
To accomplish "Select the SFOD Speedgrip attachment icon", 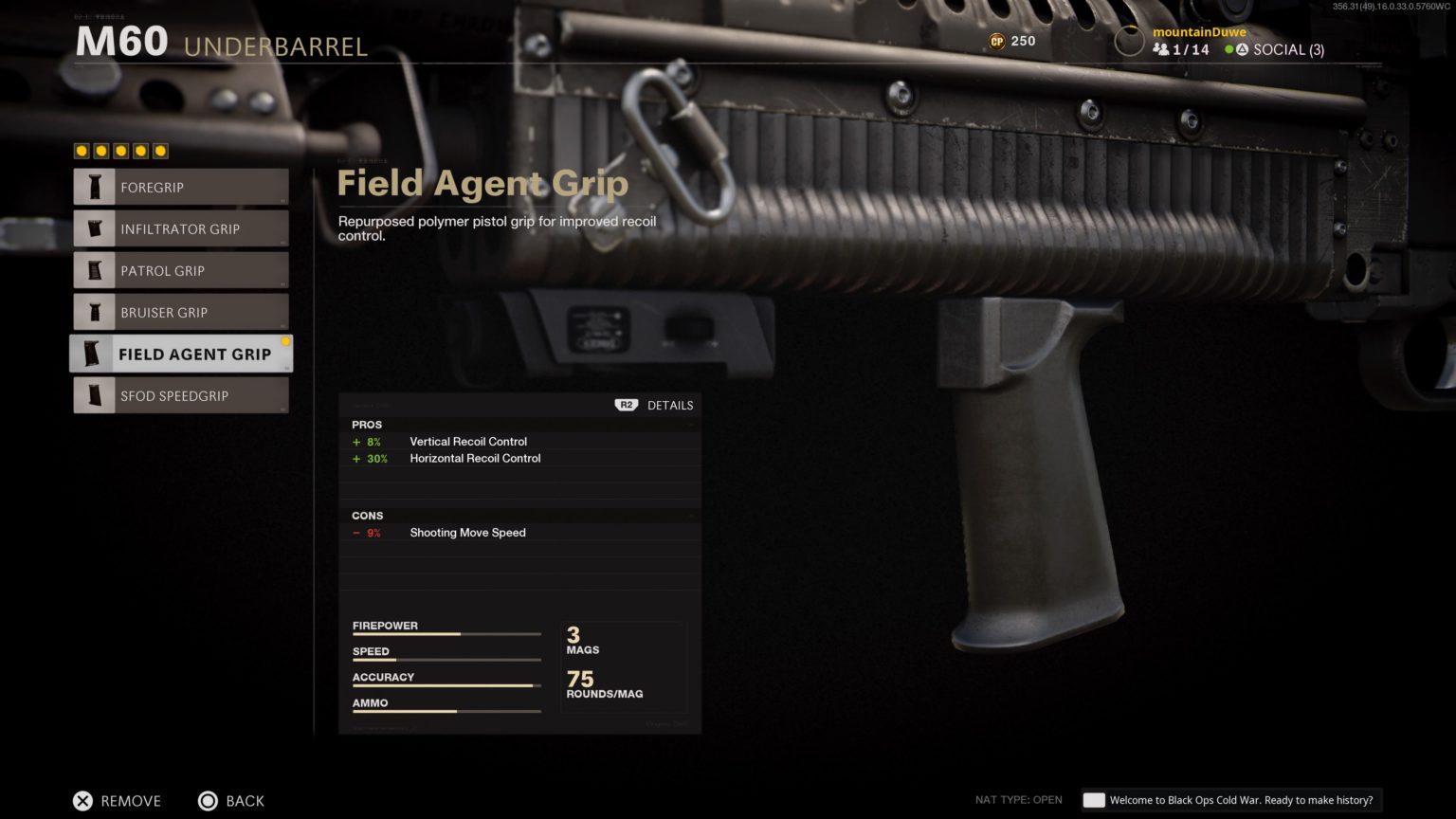I will tap(95, 395).
